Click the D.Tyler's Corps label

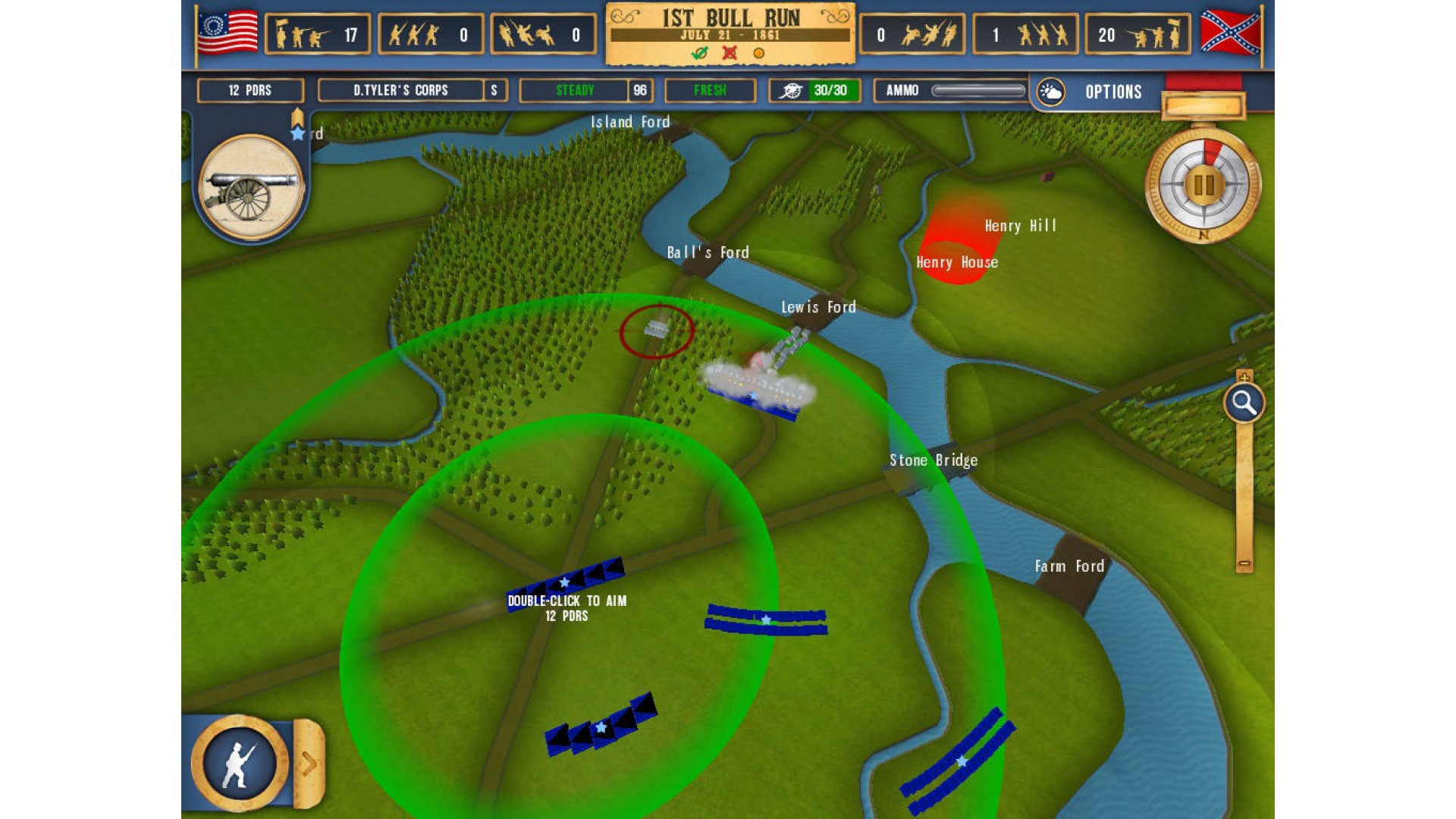400,90
